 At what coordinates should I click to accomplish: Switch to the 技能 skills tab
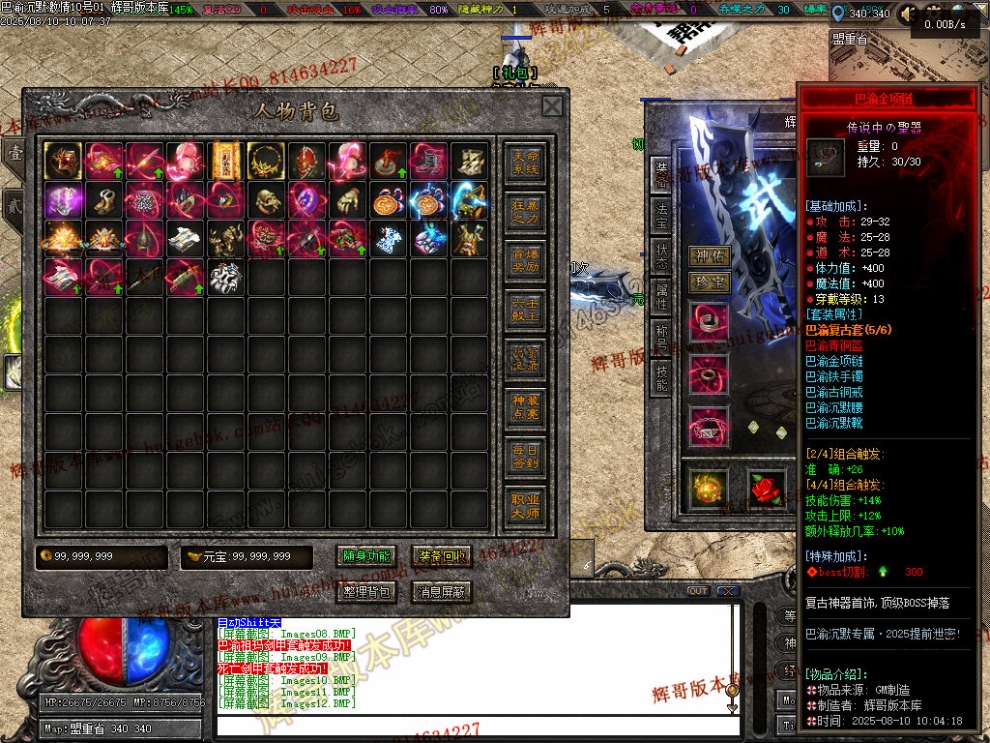tap(661, 375)
